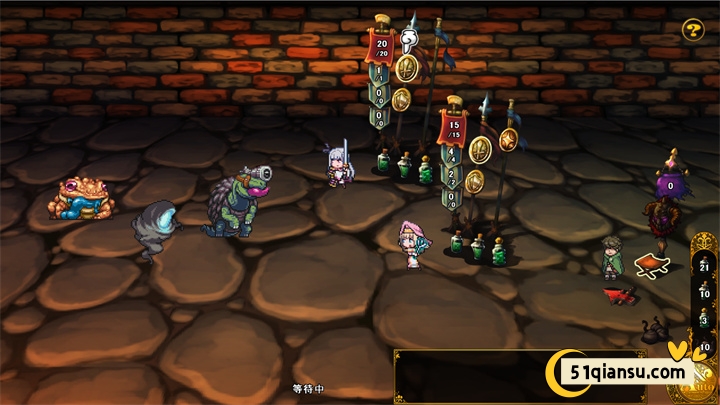This screenshot has height=405, width=720.
Task: Open the question mark help button
Action: (x=693, y=30)
